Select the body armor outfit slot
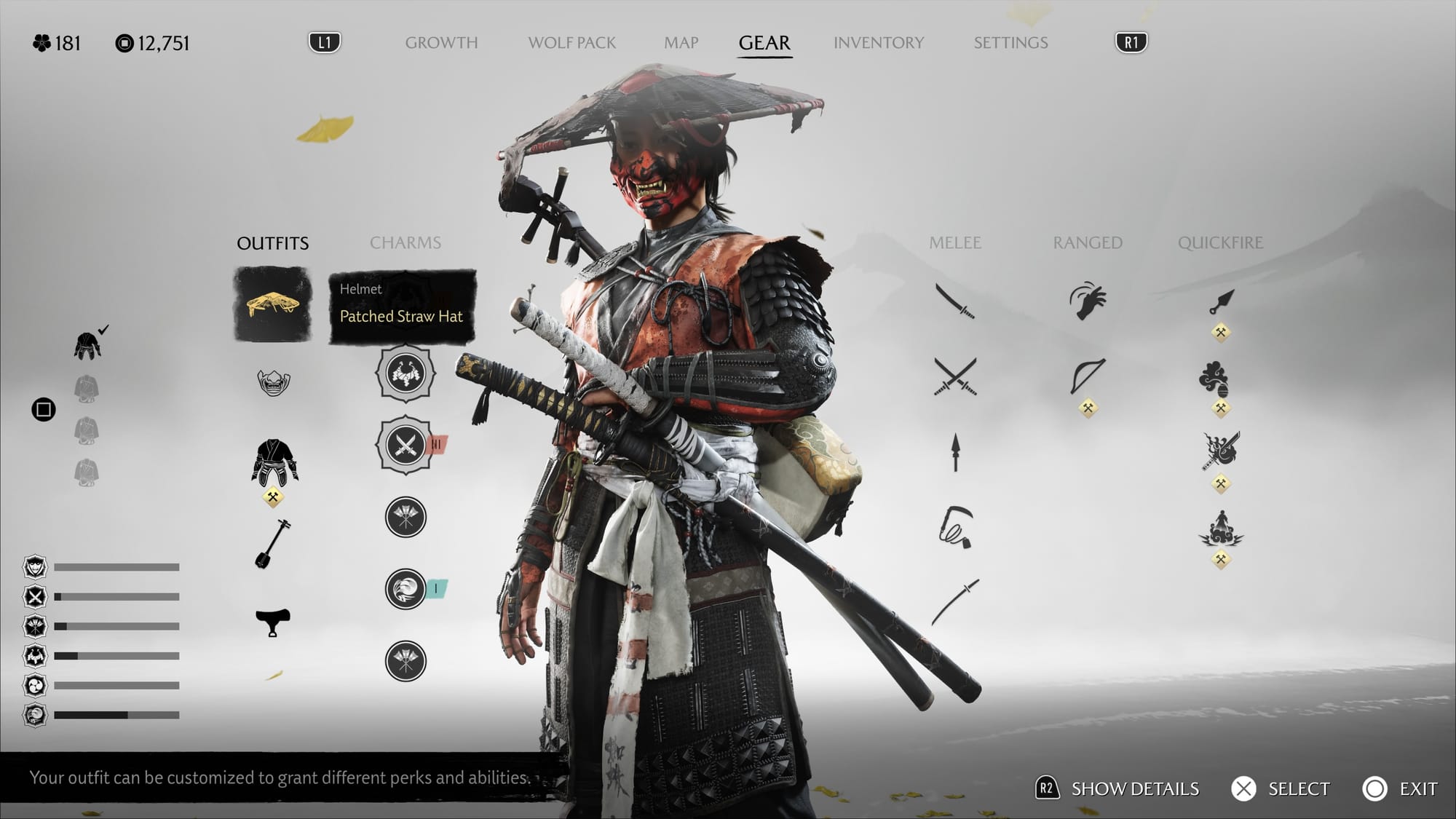 [274, 462]
